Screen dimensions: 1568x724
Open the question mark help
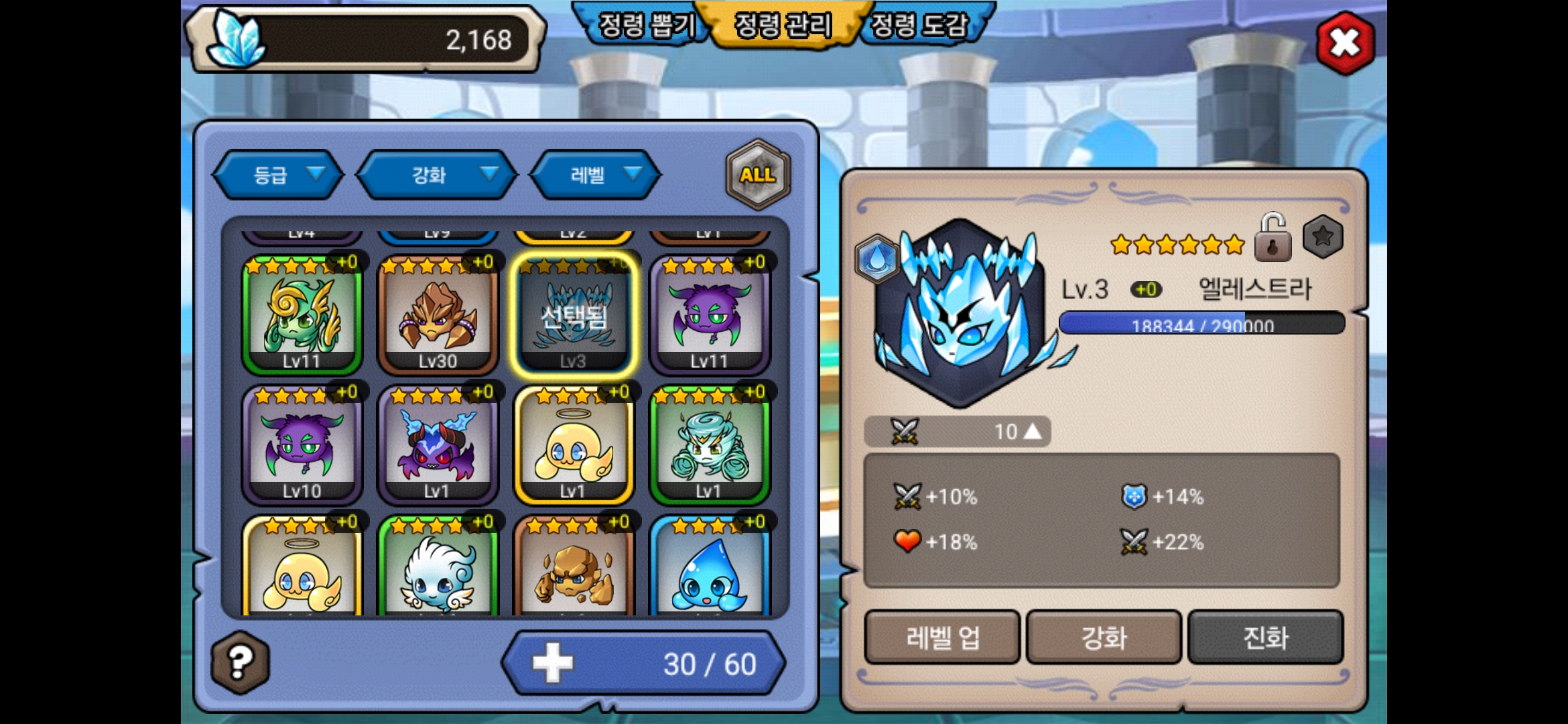pyautogui.click(x=241, y=662)
